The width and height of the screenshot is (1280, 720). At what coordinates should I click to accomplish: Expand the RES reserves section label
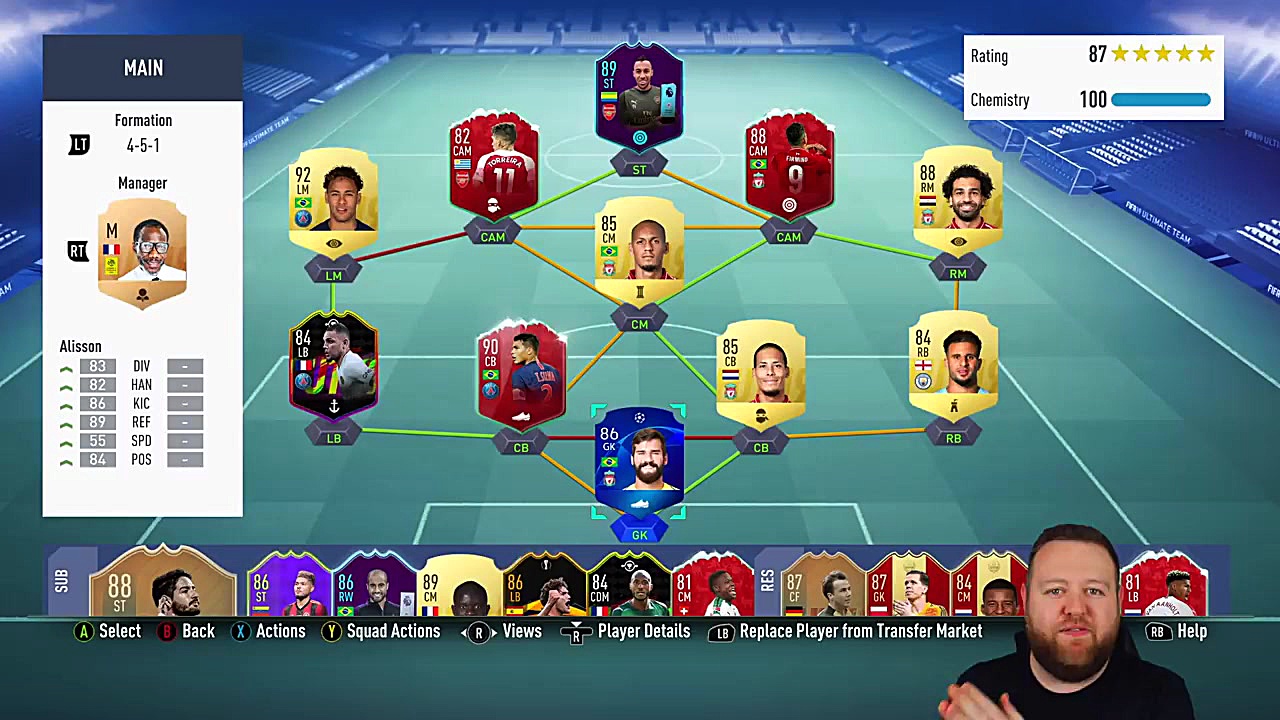768,580
